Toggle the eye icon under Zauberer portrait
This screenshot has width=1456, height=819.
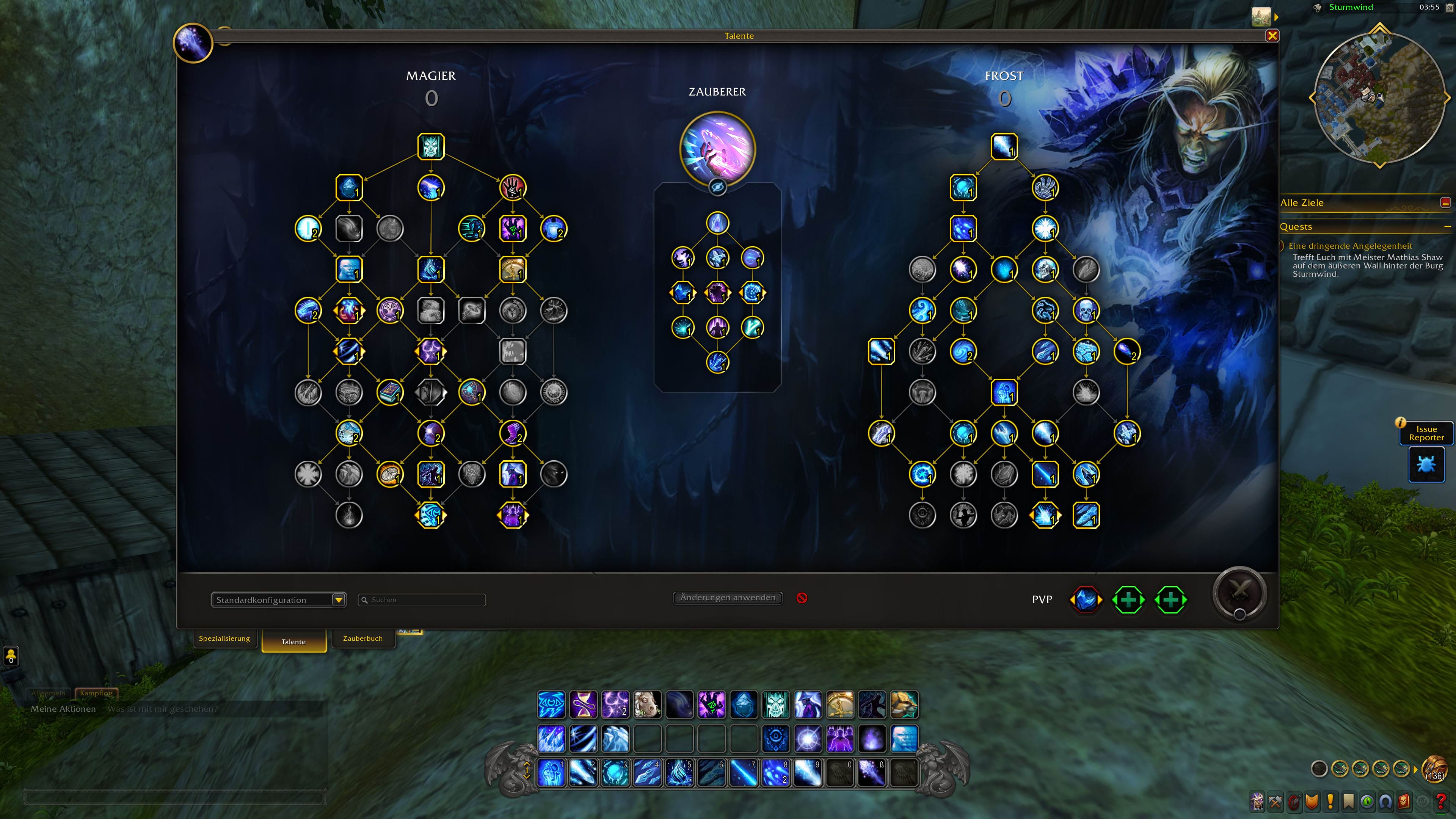click(717, 187)
